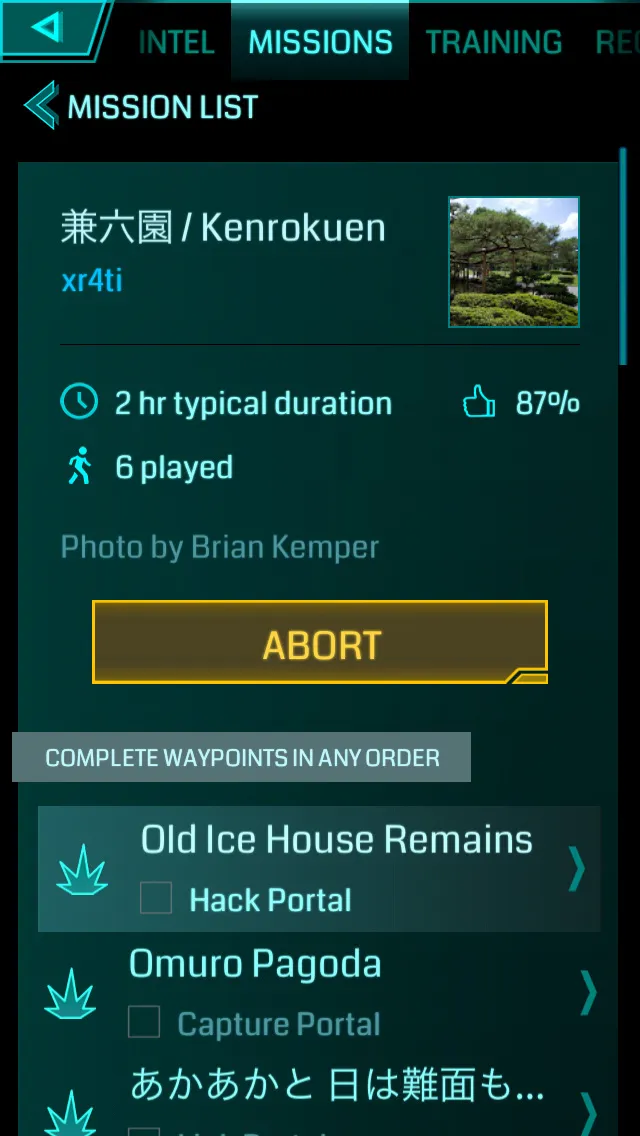This screenshot has height=1136, width=640.
Task: Tick the Hack Portal checkbox
Action: [156, 898]
